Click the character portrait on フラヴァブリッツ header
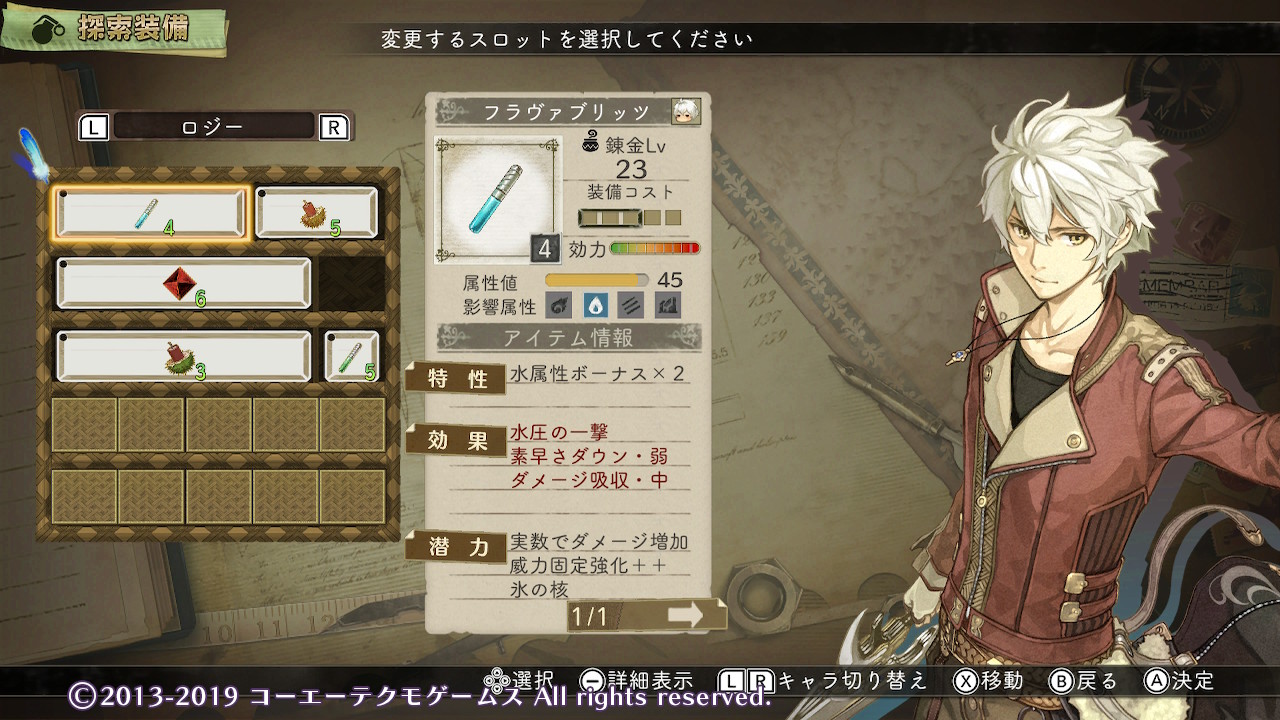The image size is (1280, 720). (x=686, y=111)
